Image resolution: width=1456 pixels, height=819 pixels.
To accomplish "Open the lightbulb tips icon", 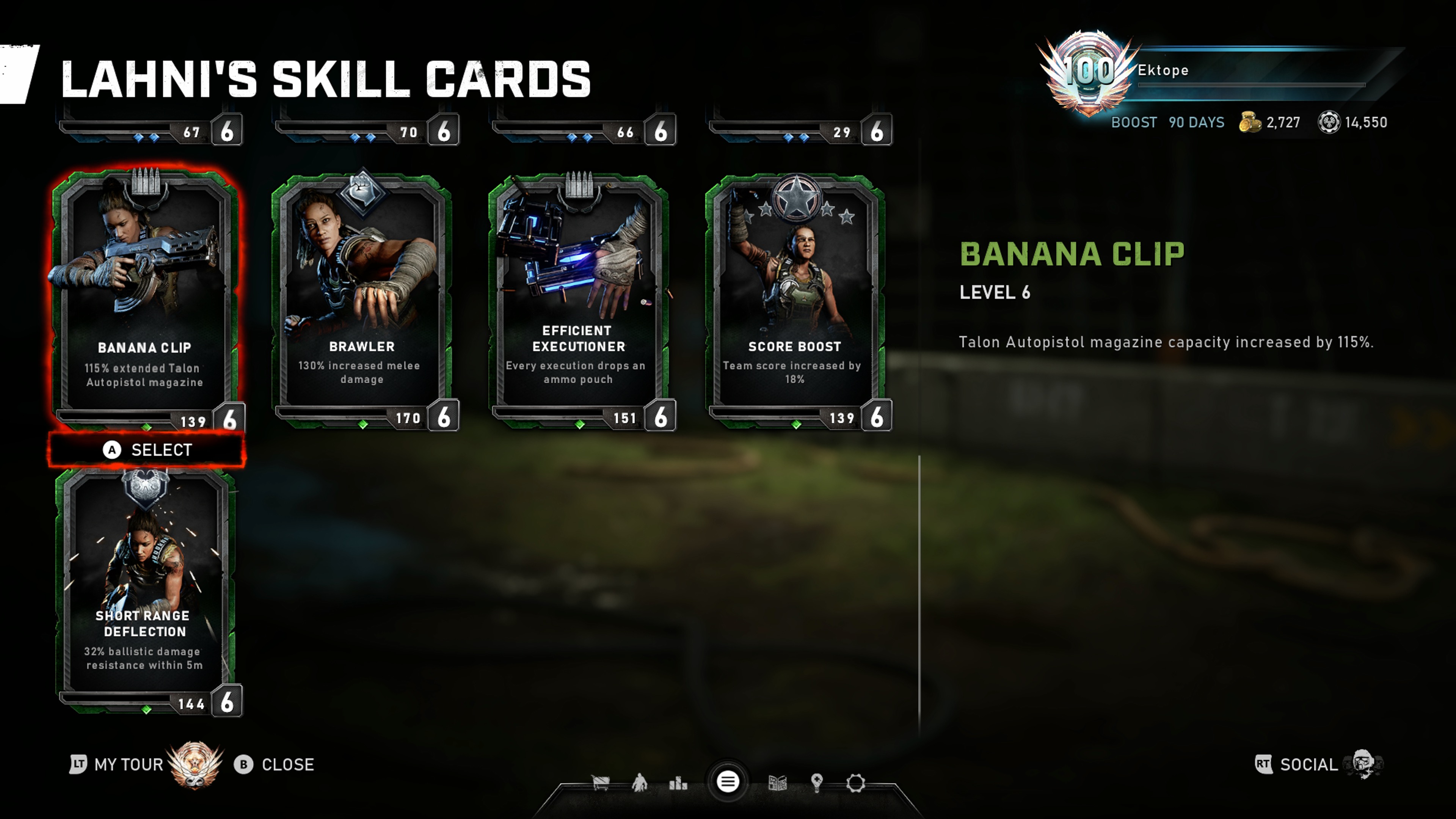I will tap(817, 783).
